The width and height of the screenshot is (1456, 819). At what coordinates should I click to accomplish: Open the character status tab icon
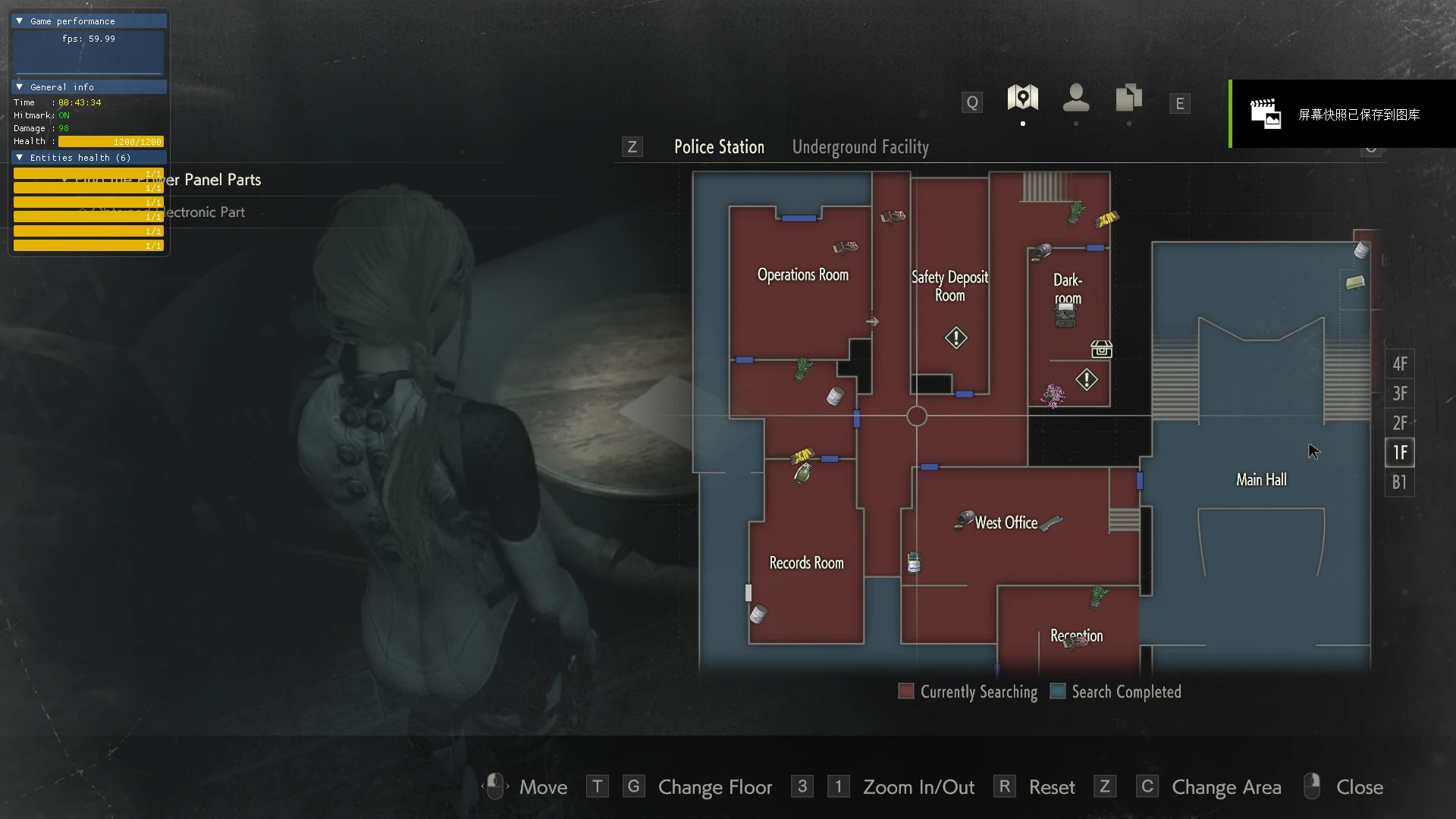1075,99
